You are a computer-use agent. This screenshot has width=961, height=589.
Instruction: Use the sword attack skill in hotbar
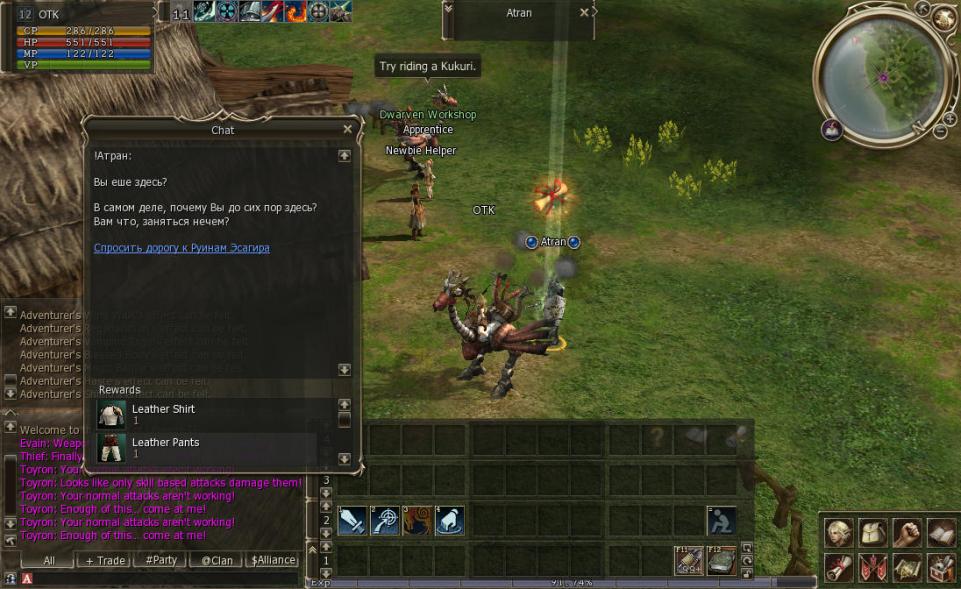[352, 521]
